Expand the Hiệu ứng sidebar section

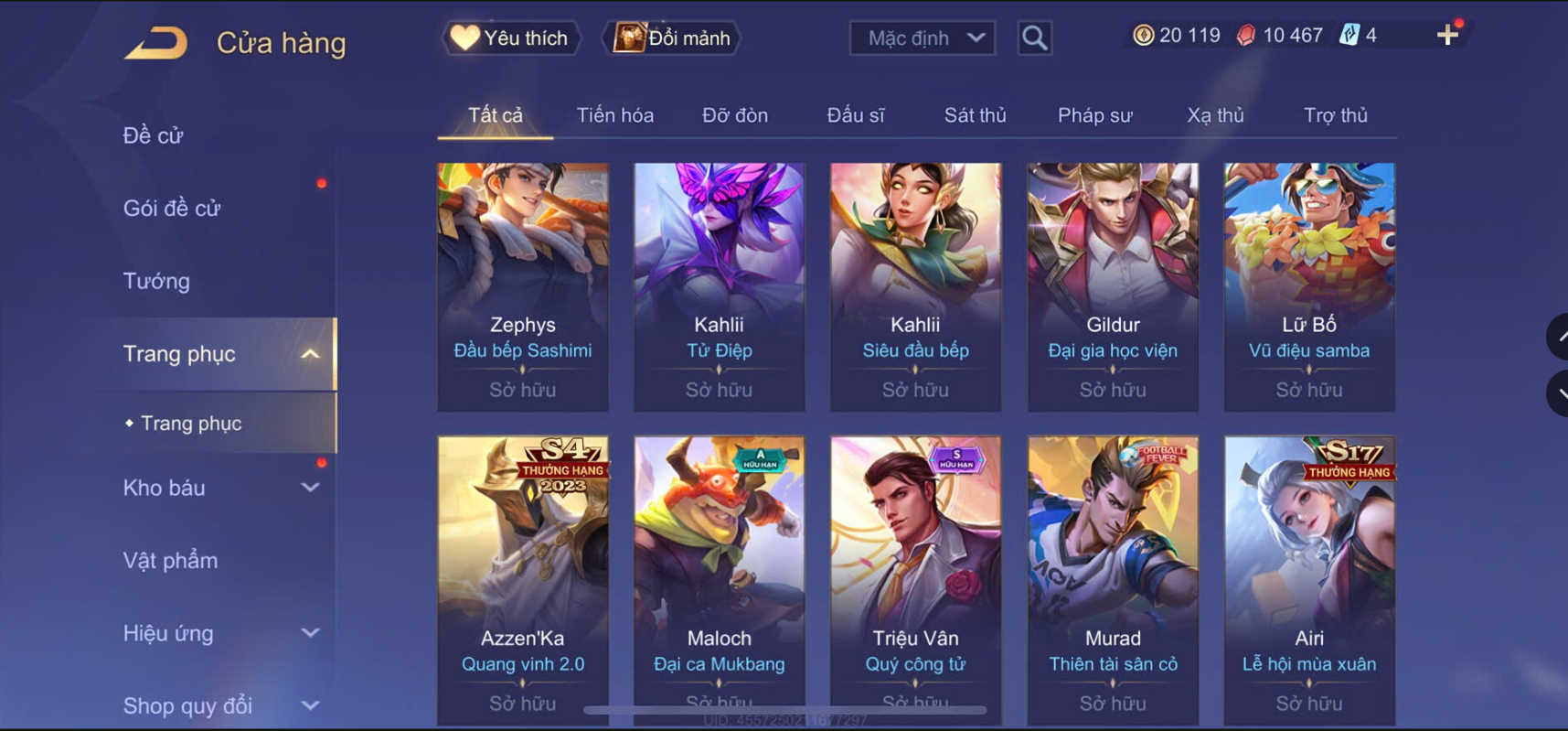(x=309, y=633)
